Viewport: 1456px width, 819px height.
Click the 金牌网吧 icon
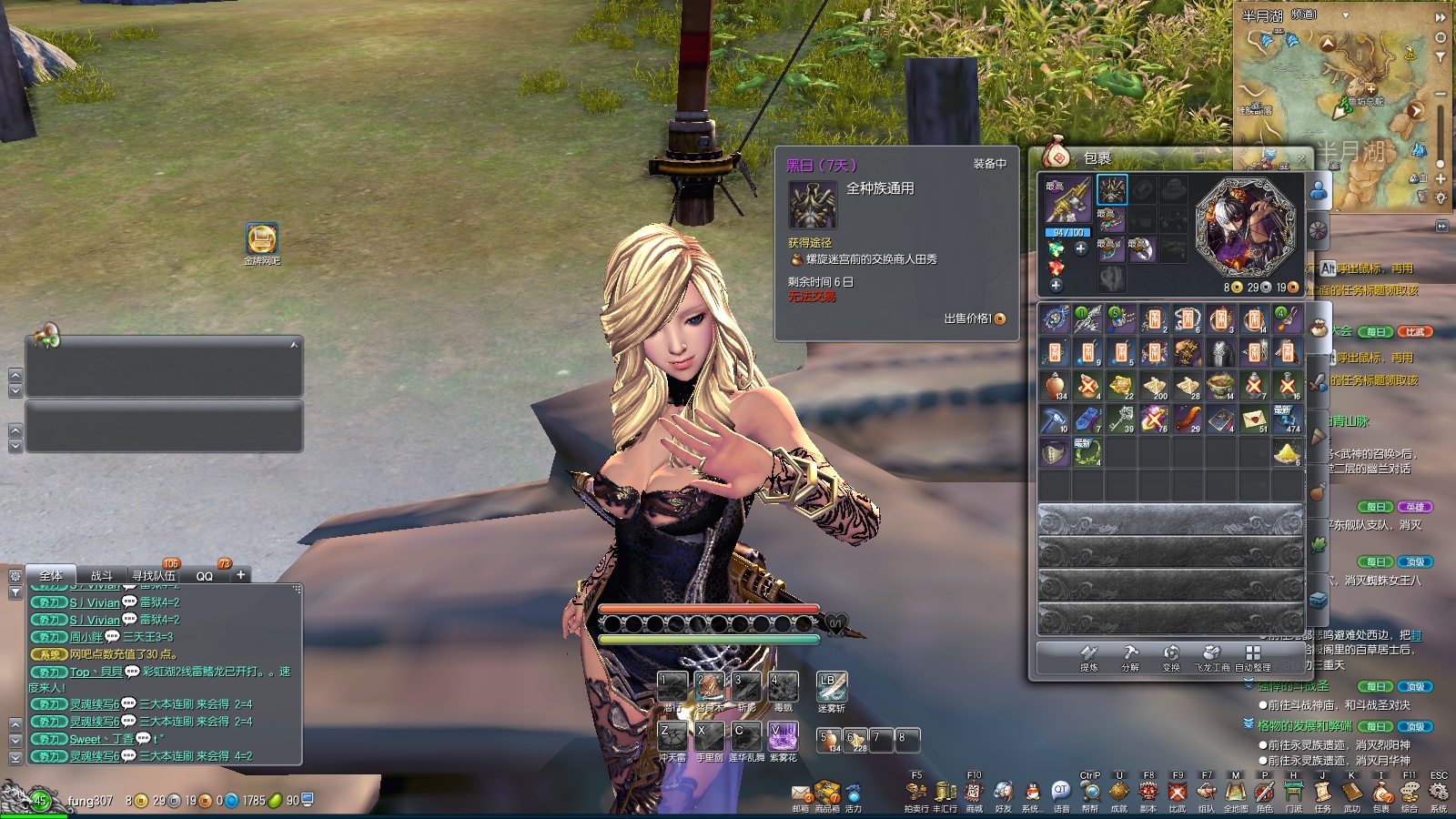click(x=262, y=239)
